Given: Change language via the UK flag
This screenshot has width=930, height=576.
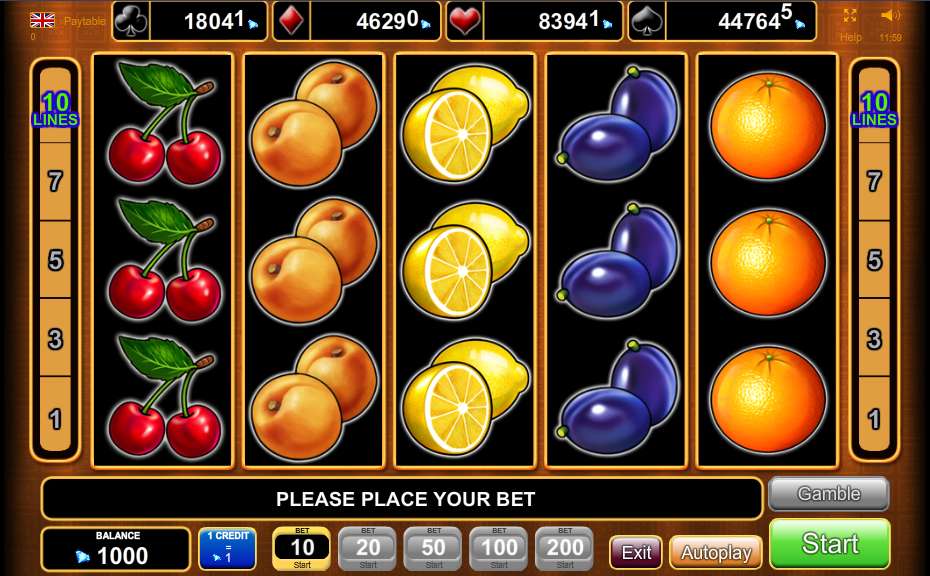Looking at the screenshot, I should 42,20.
